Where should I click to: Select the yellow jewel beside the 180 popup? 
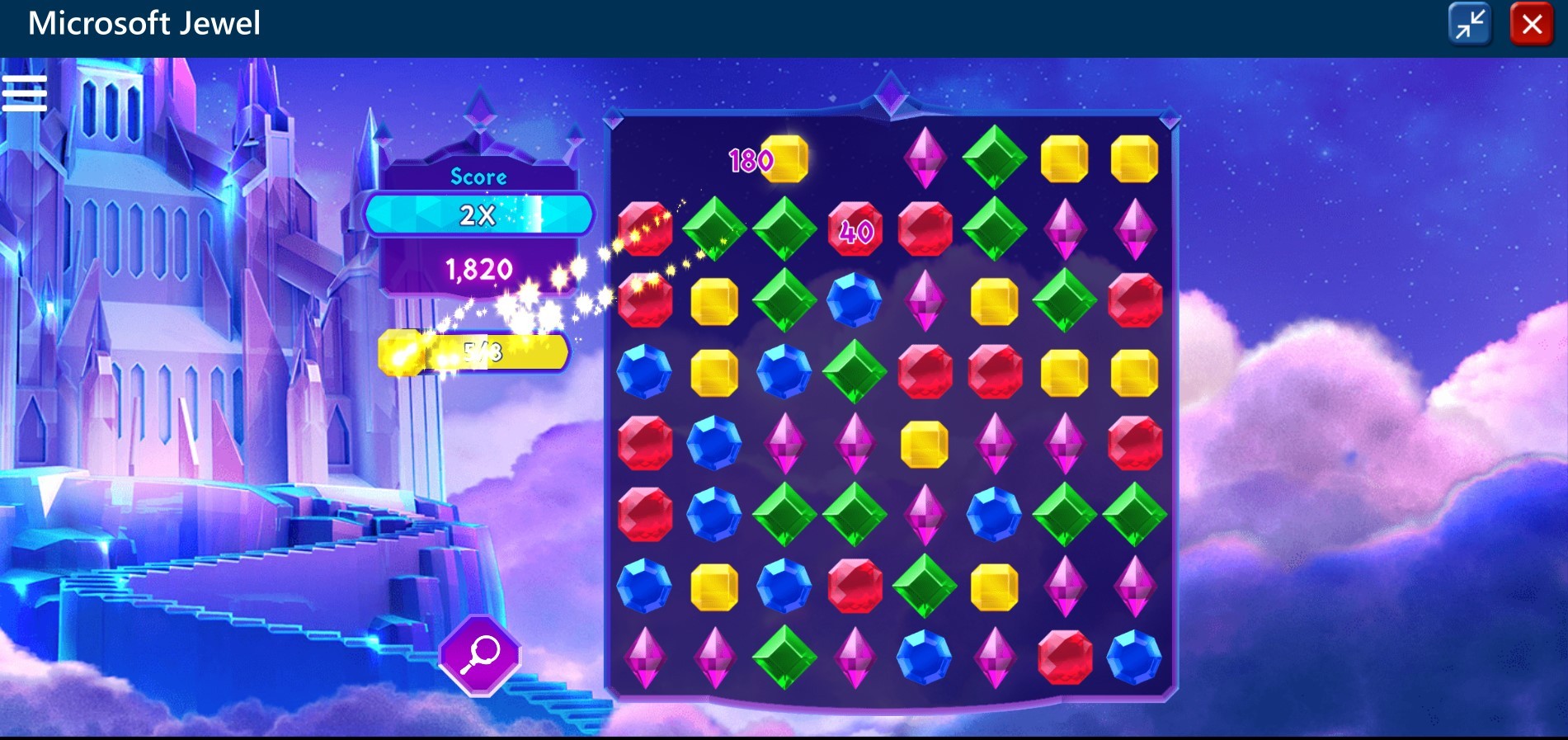(784, 158)
